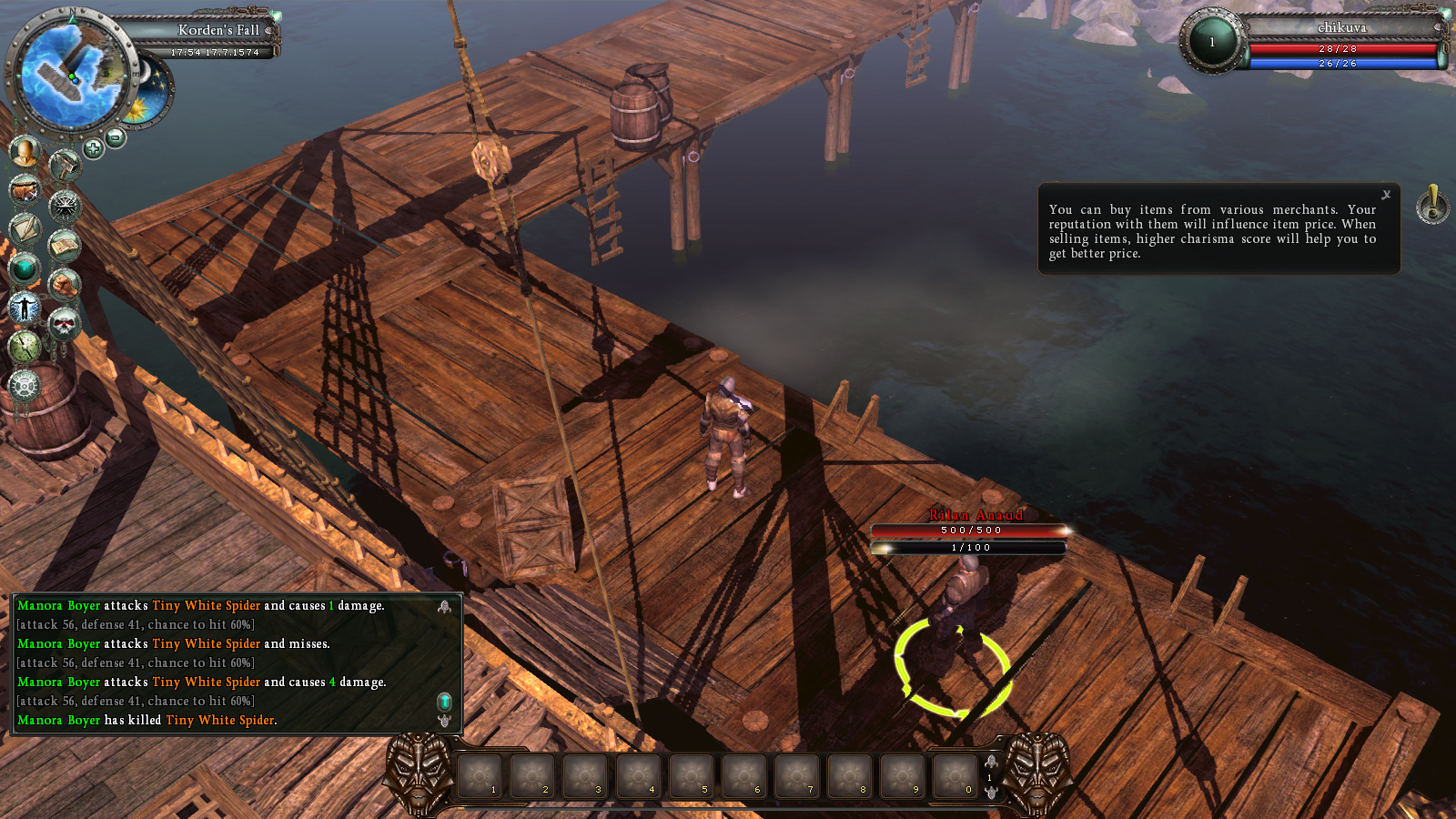1456x819 pixels.
Task: Open the treasure chest inventory icon
Action: click(x=25, y=189)
